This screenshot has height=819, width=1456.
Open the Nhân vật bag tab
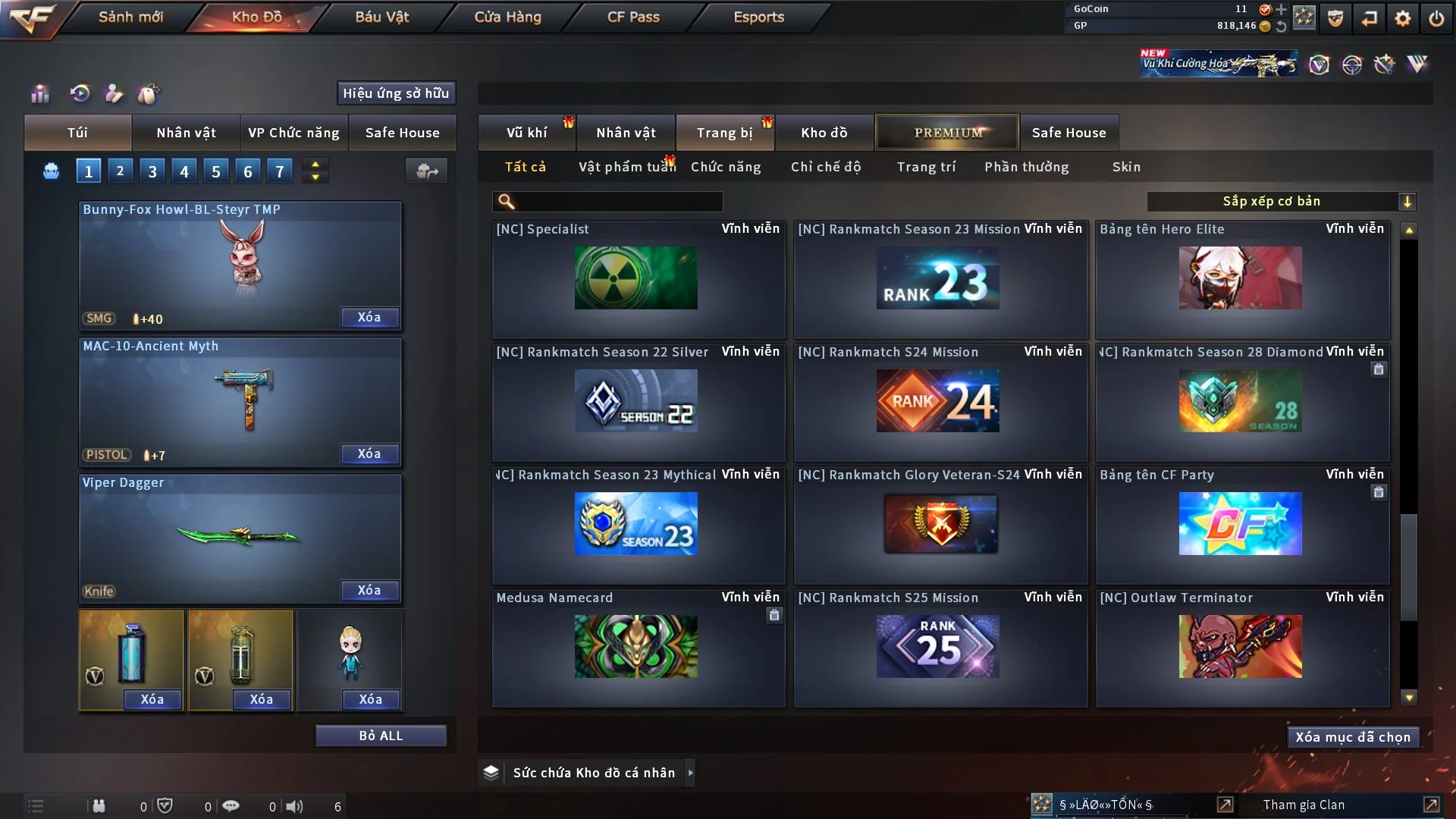pyautogui.click(x=186, y=133)
